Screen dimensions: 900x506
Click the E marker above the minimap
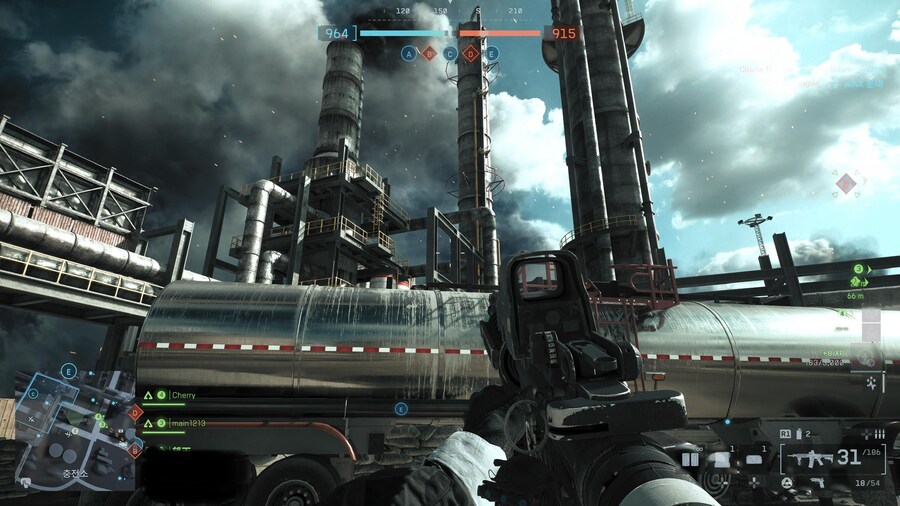tap(69, 371)
